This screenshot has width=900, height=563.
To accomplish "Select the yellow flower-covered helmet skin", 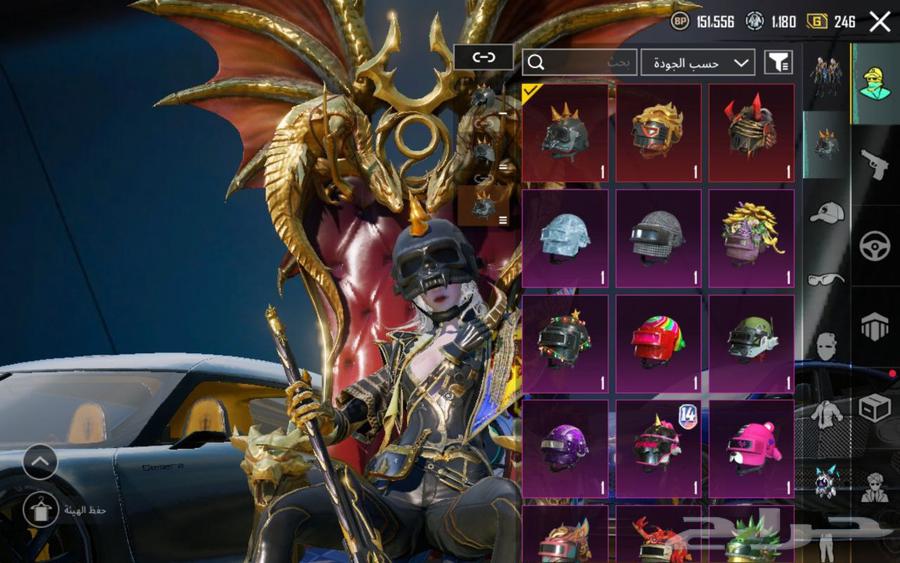I will (x=751, y=238).
